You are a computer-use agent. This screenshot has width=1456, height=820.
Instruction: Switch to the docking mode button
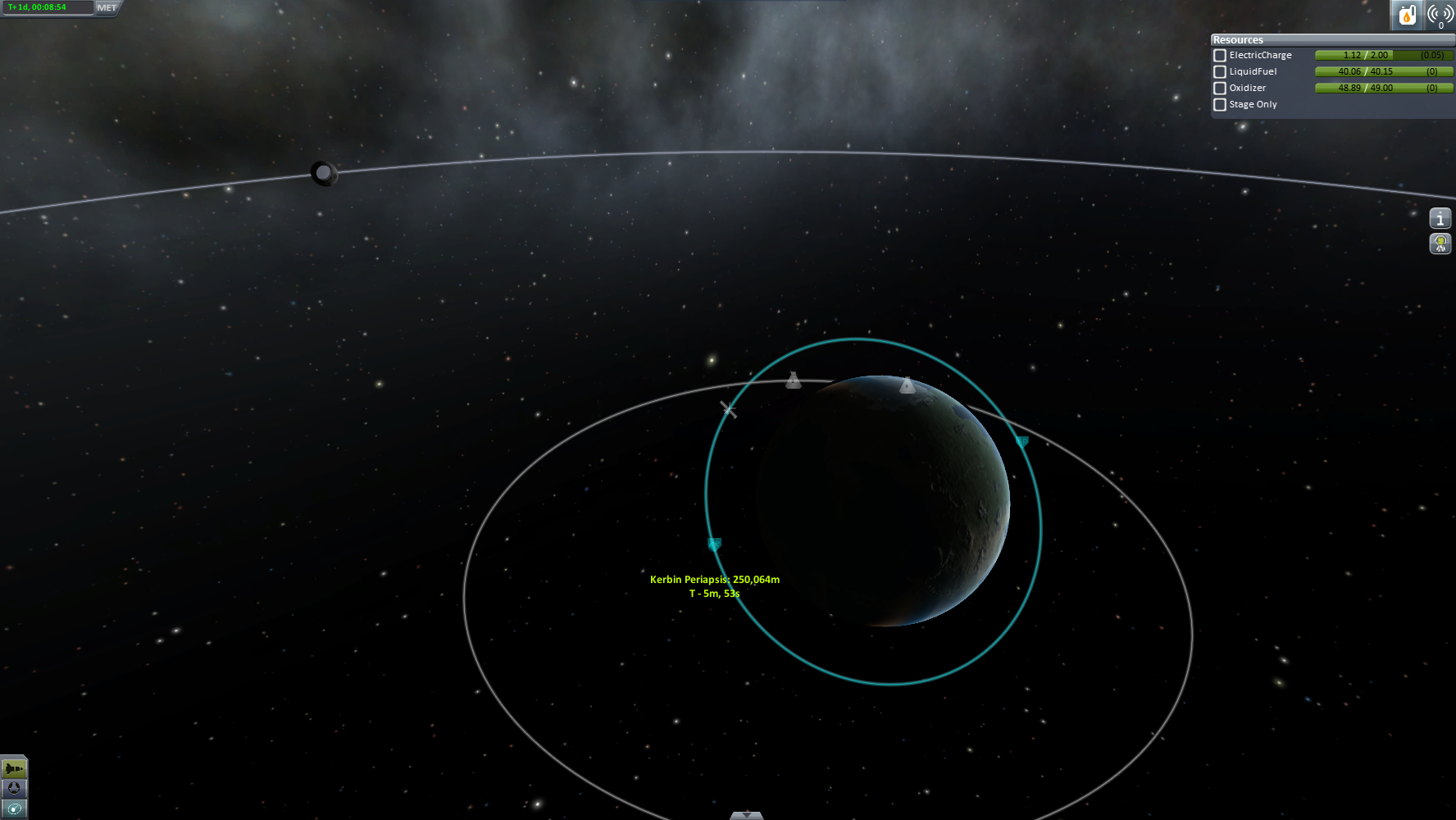14,788
